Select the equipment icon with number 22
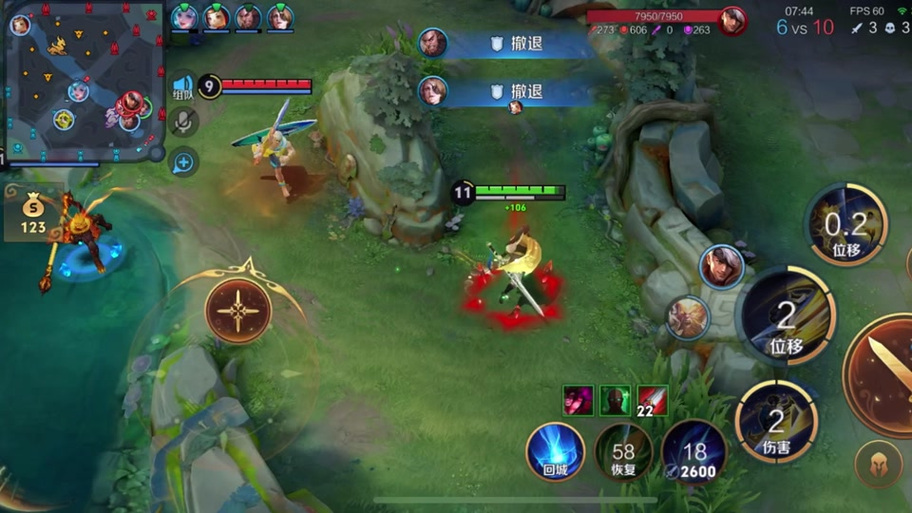The width and height of the screenshot is (912, 513). 652,399
